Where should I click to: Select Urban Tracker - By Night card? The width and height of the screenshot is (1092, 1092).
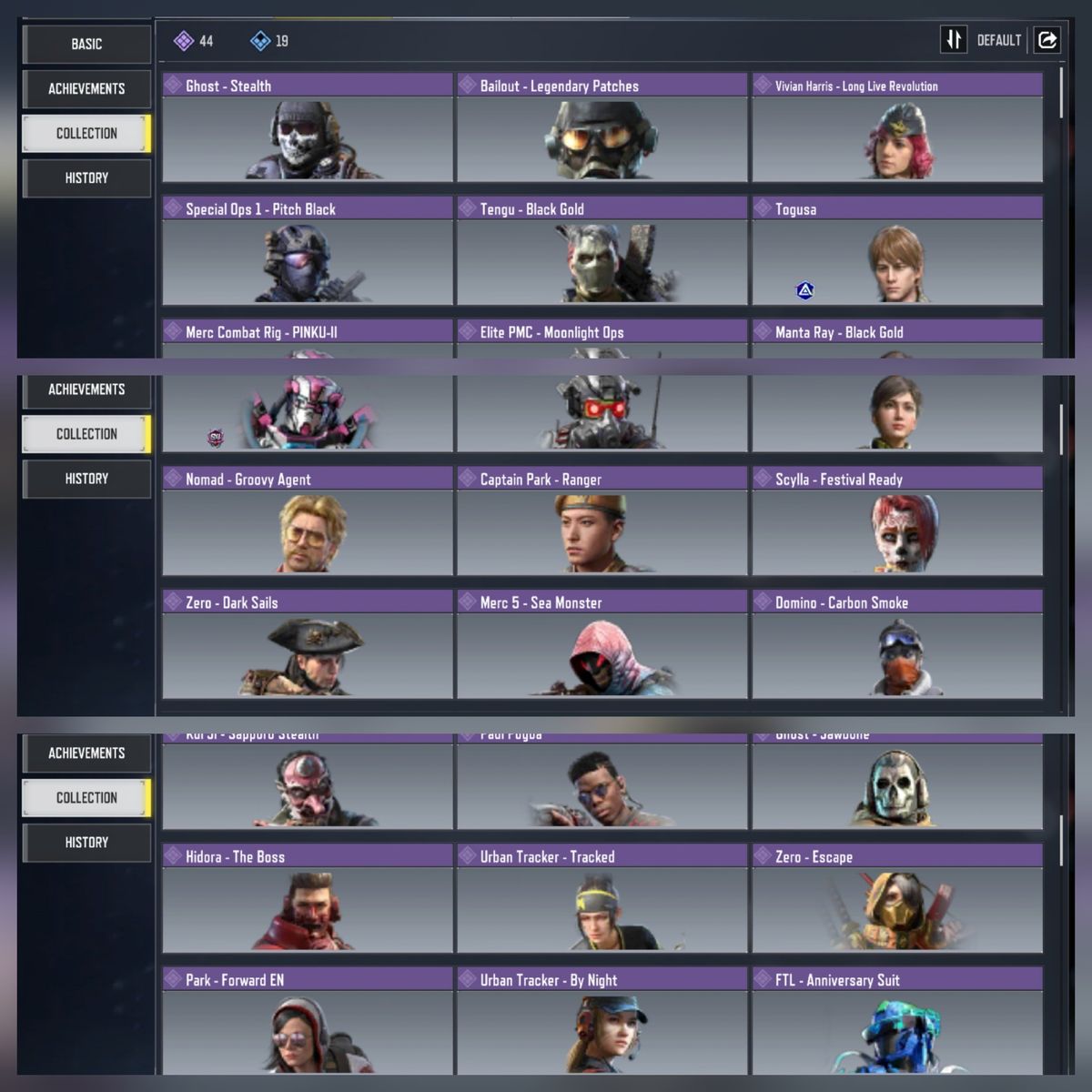tap(602, 1021)
